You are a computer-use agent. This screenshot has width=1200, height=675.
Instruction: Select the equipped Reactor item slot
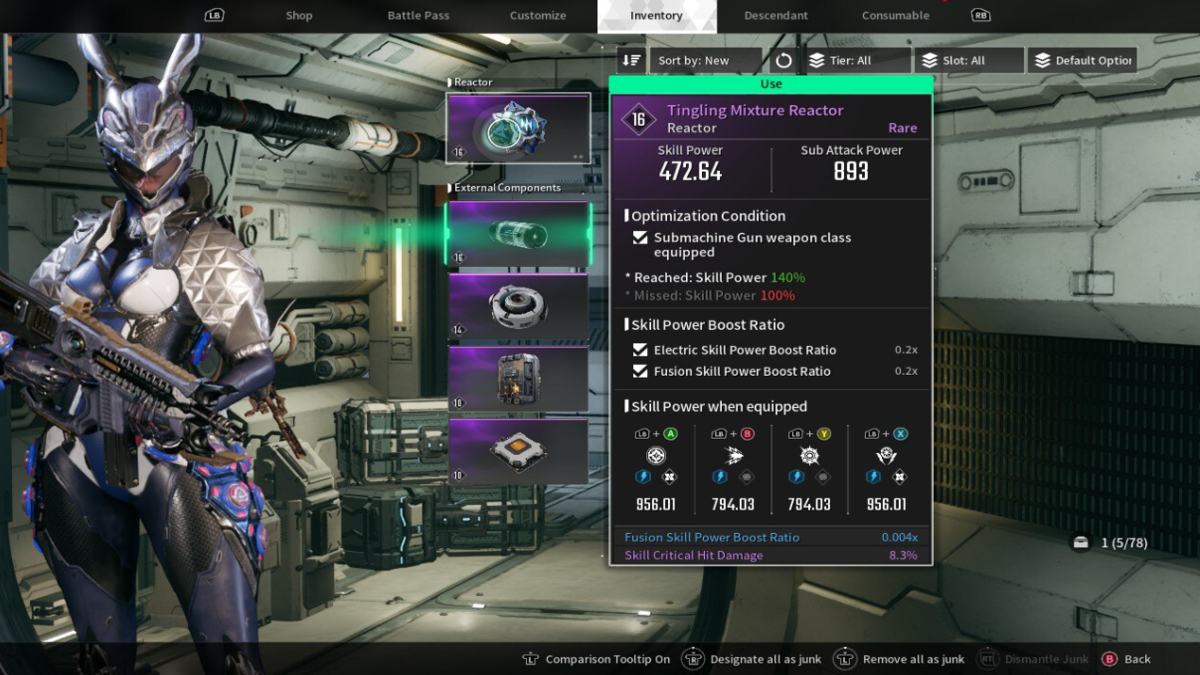(518, 128)
